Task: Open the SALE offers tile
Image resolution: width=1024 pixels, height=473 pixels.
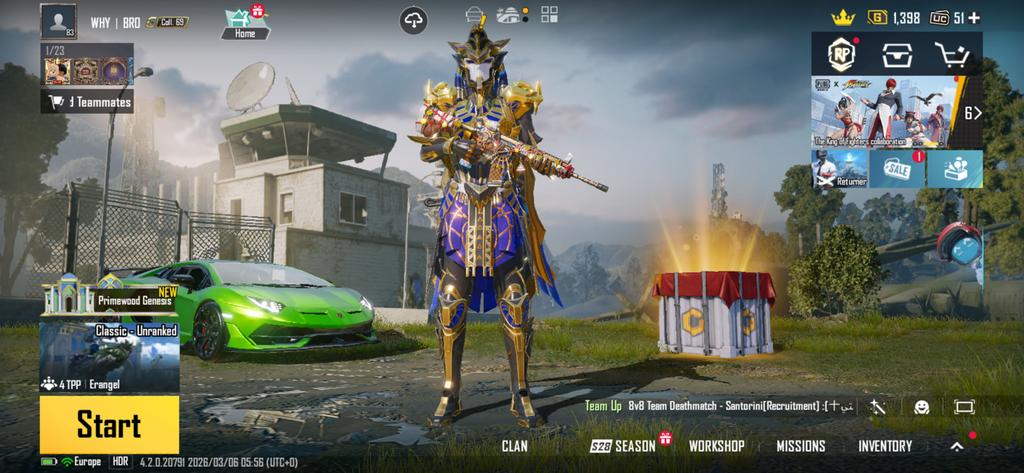Action: click(896, 169)
